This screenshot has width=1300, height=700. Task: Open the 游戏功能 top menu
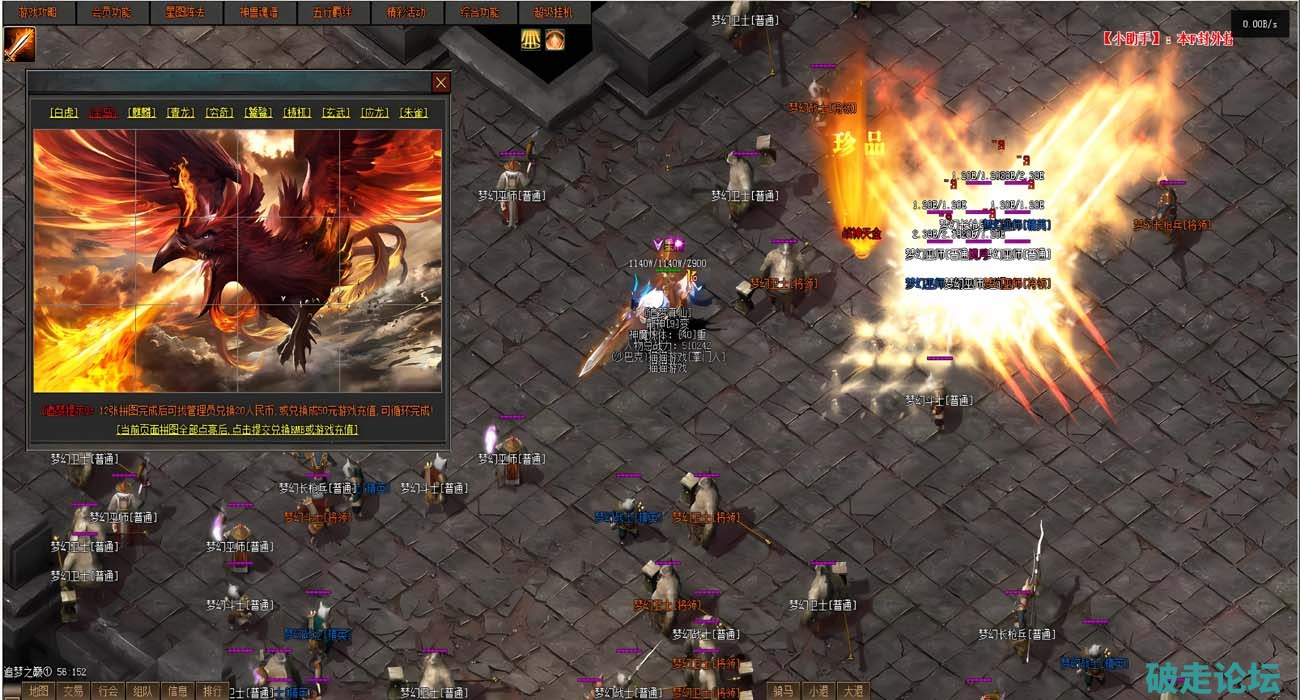tap(37, 13)
